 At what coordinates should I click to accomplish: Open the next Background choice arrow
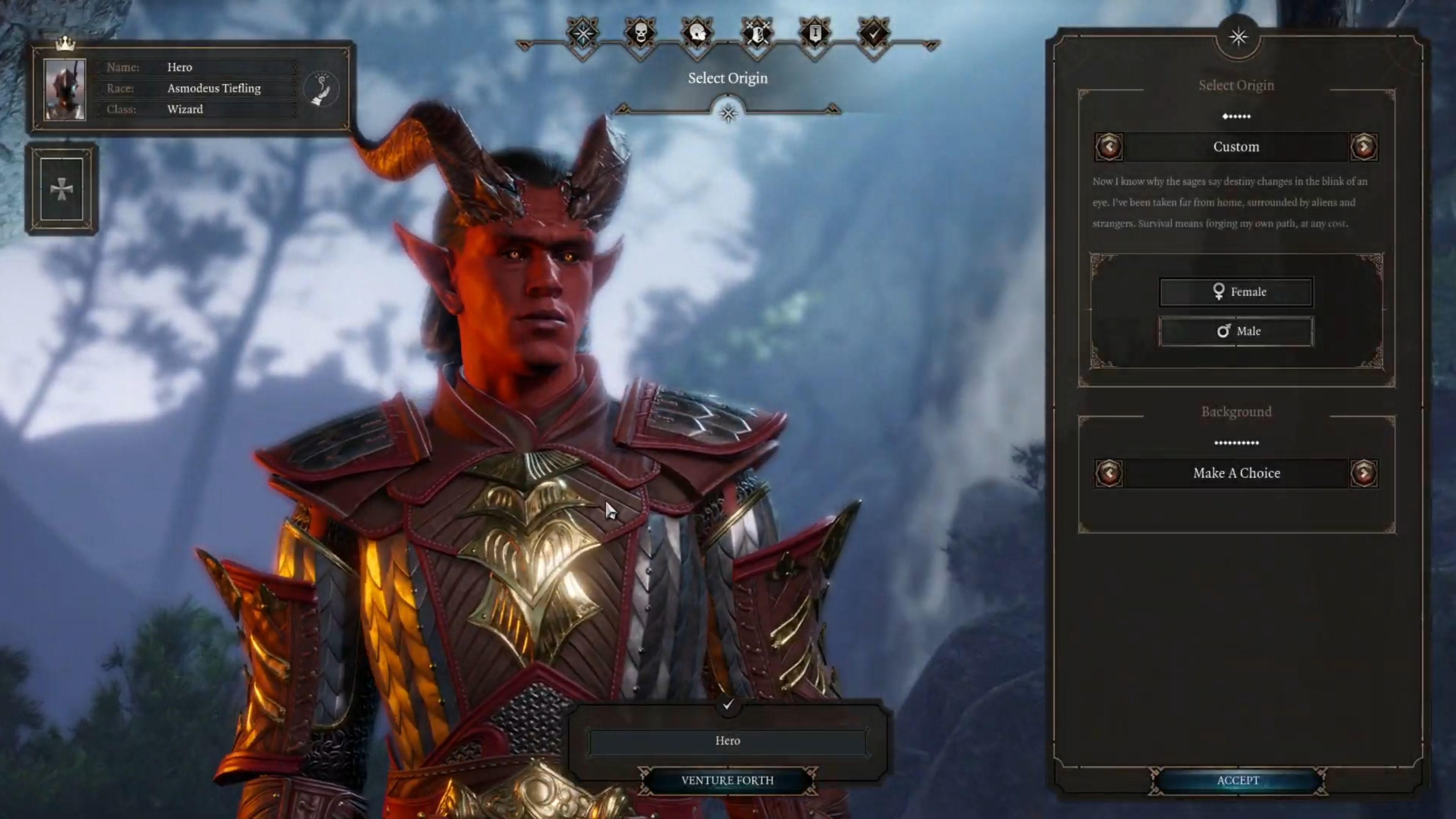pyautogui.click(x=1364, y=473)
